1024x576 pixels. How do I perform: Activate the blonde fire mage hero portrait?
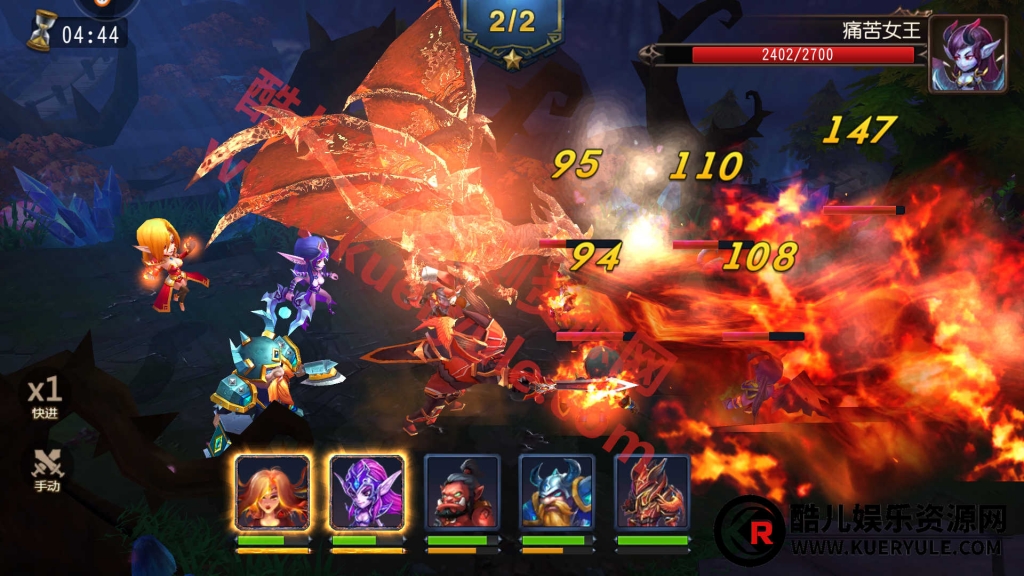(273, 492)
